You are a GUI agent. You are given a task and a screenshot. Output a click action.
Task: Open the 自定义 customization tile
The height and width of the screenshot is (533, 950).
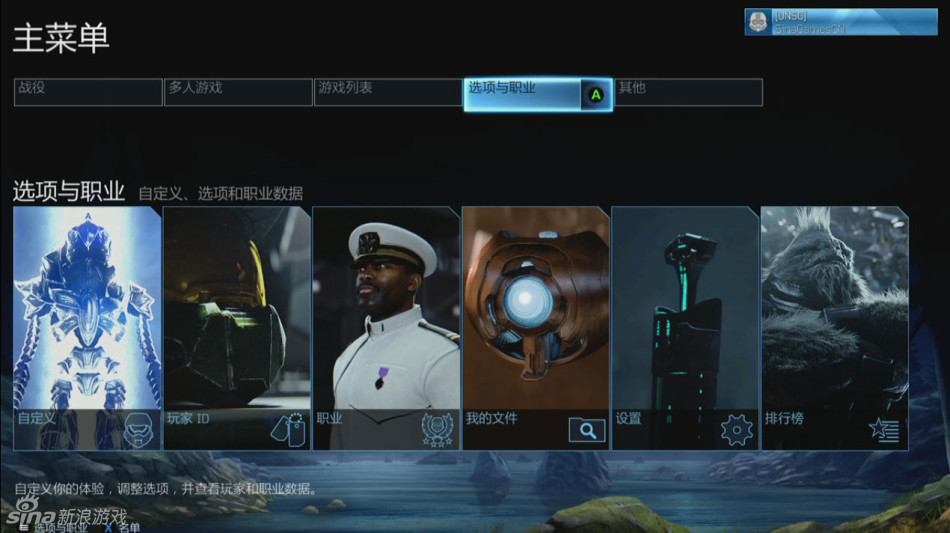[87, 328]
